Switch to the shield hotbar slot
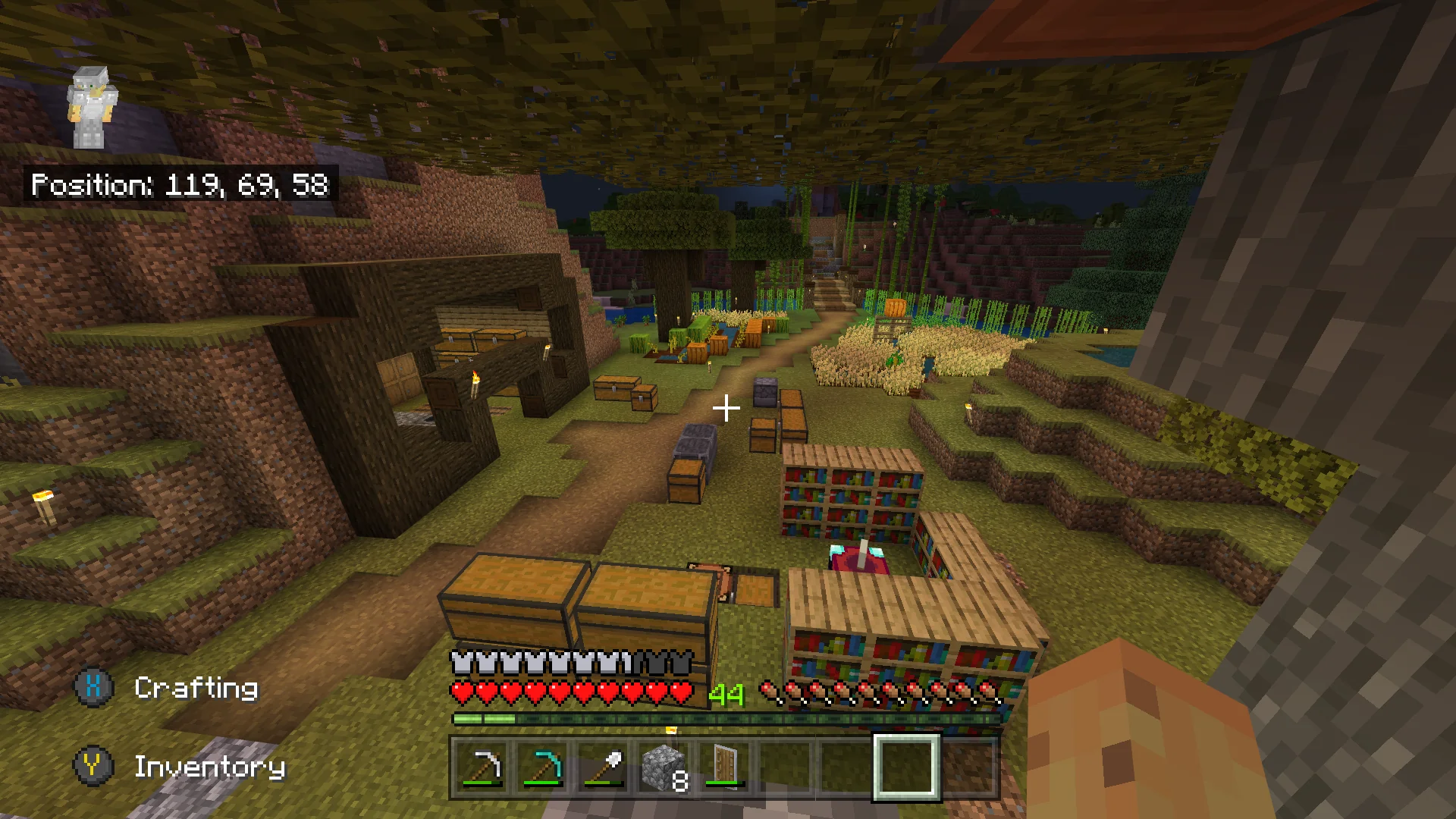The height and width of the screenshot is (819, 1456). [726, 767]
